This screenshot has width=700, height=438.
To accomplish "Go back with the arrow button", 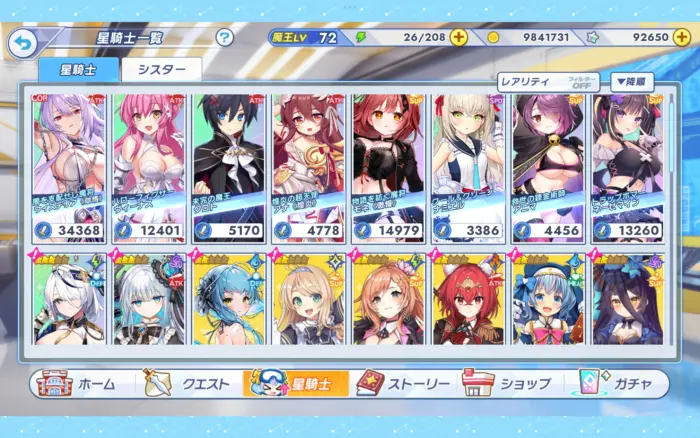I will [x=22, y=41].
